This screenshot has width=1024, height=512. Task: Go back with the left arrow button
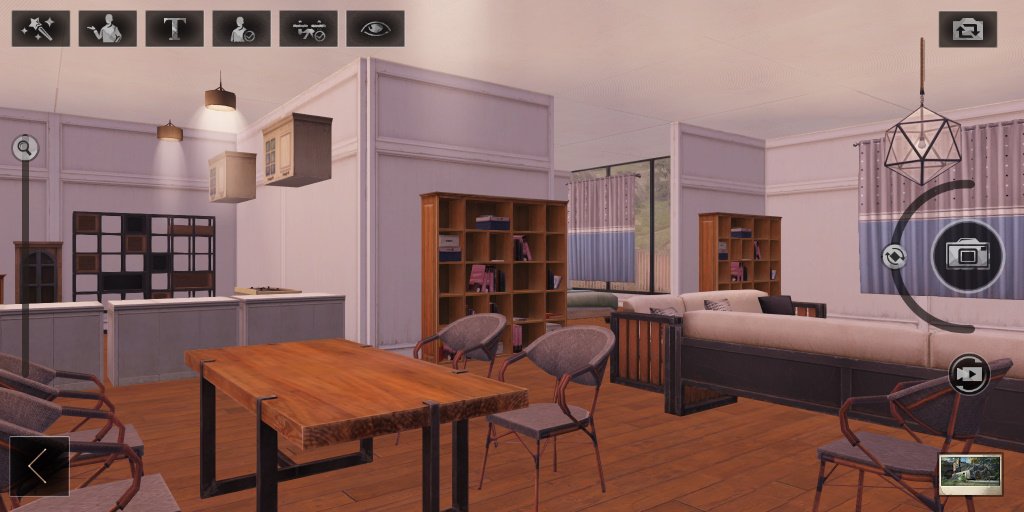click(39, 465)
